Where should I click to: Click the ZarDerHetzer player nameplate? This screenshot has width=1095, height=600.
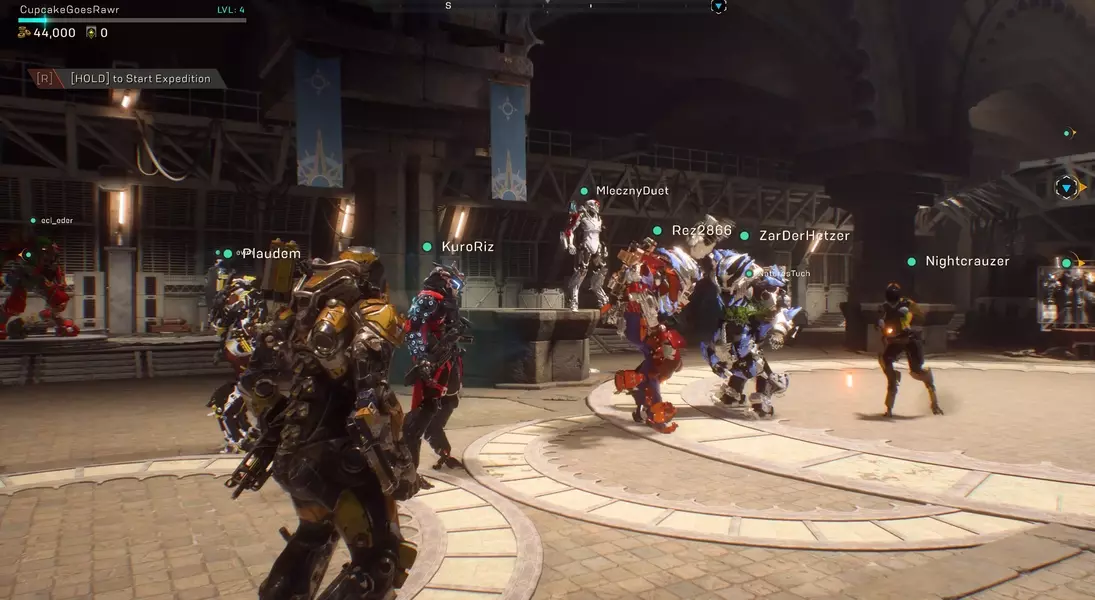(x=804, y=236)
